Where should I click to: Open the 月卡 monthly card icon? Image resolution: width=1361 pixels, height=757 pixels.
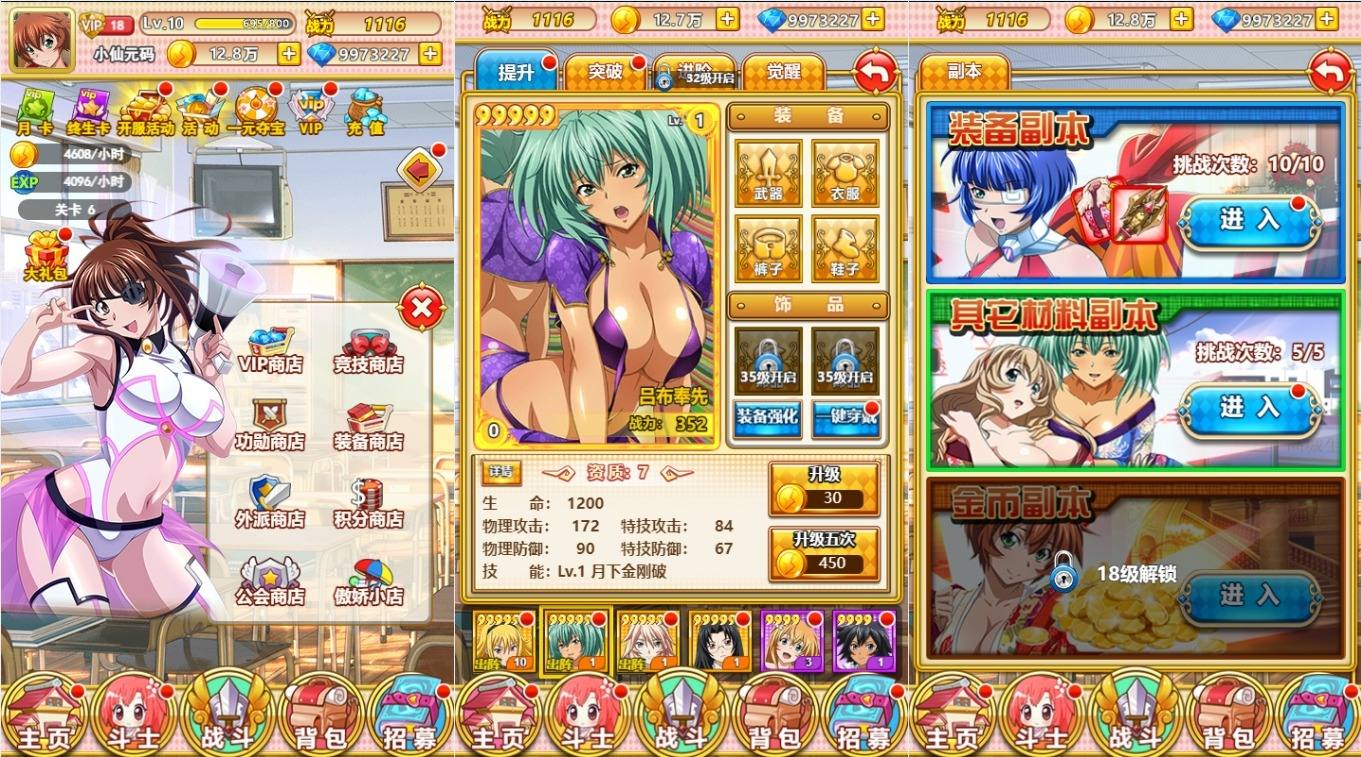(34, 110)
